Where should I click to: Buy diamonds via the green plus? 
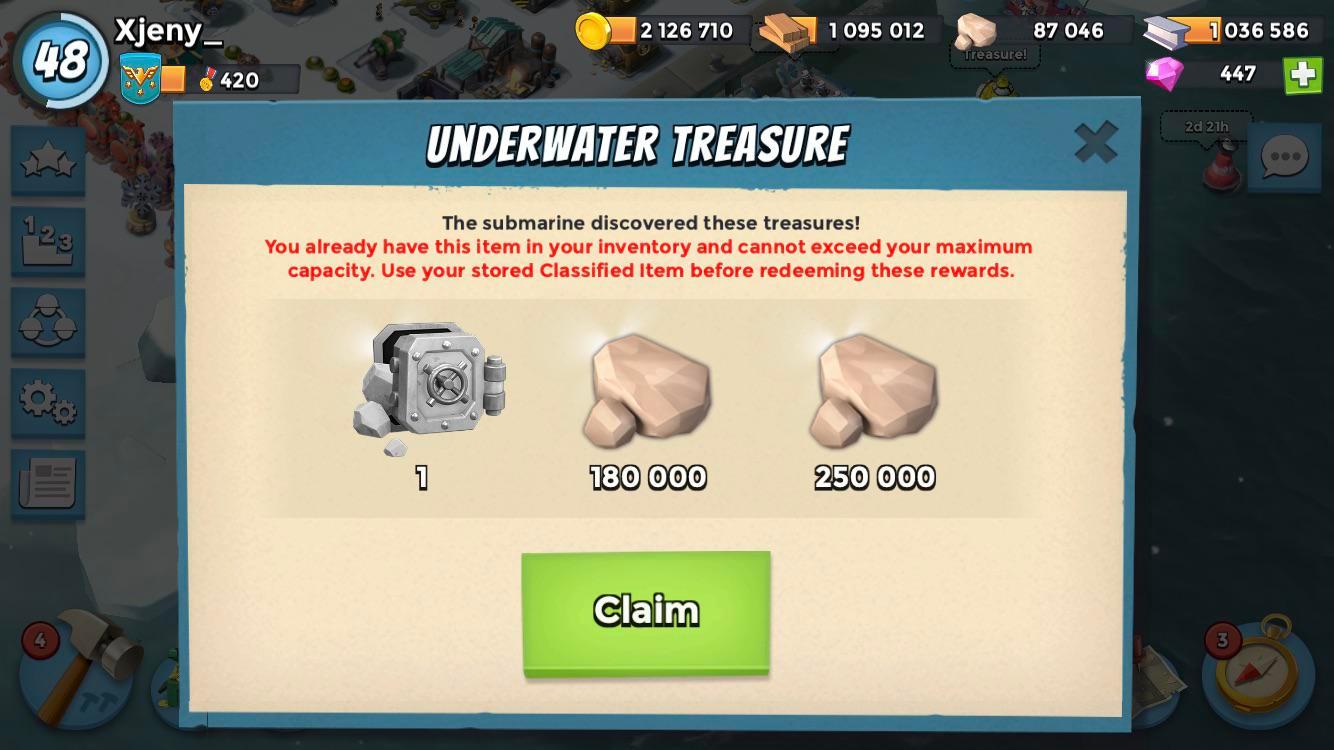pos(1303,74)
